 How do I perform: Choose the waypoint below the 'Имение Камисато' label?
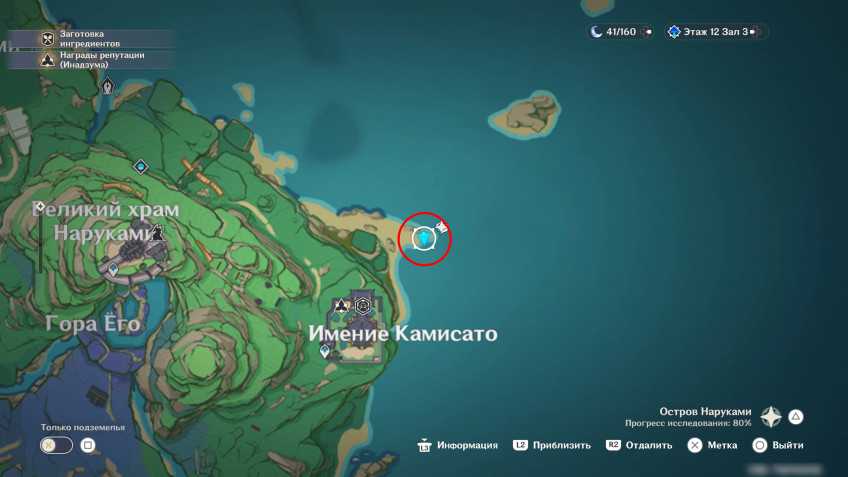(x=325, y=352)
